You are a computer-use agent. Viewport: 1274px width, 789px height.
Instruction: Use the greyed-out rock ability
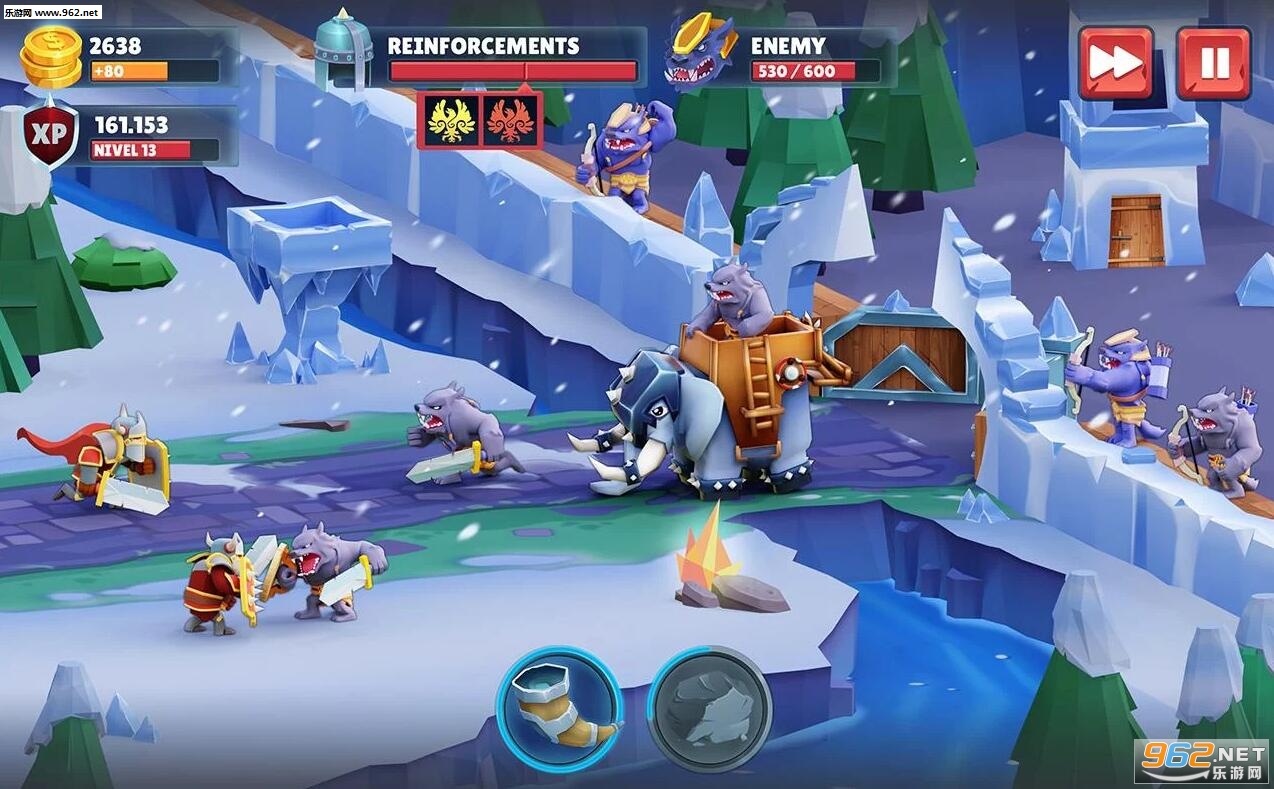pos(709,708)
